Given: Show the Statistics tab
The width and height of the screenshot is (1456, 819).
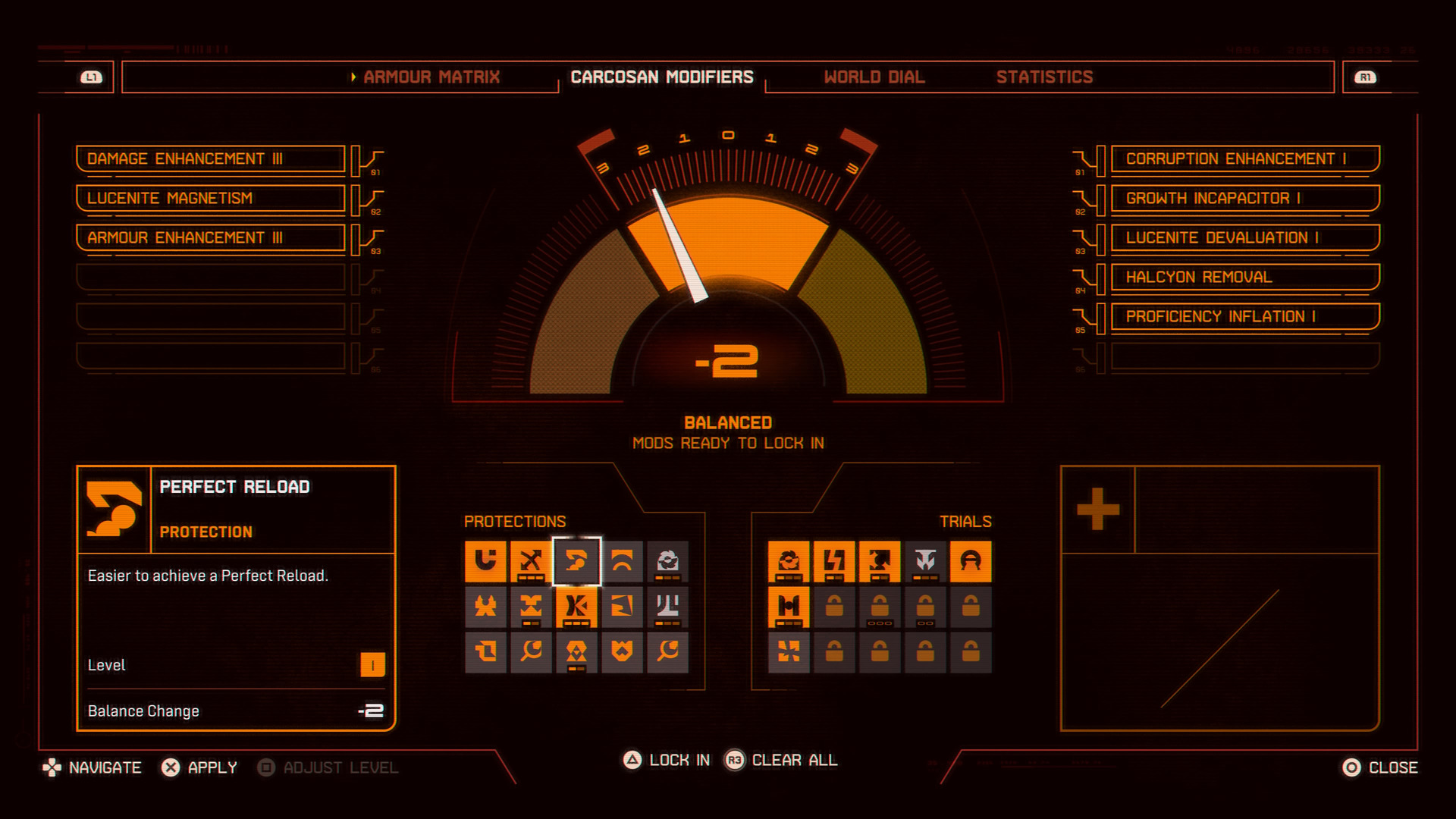Looking at the screenshot, I should pos(1044,77).
